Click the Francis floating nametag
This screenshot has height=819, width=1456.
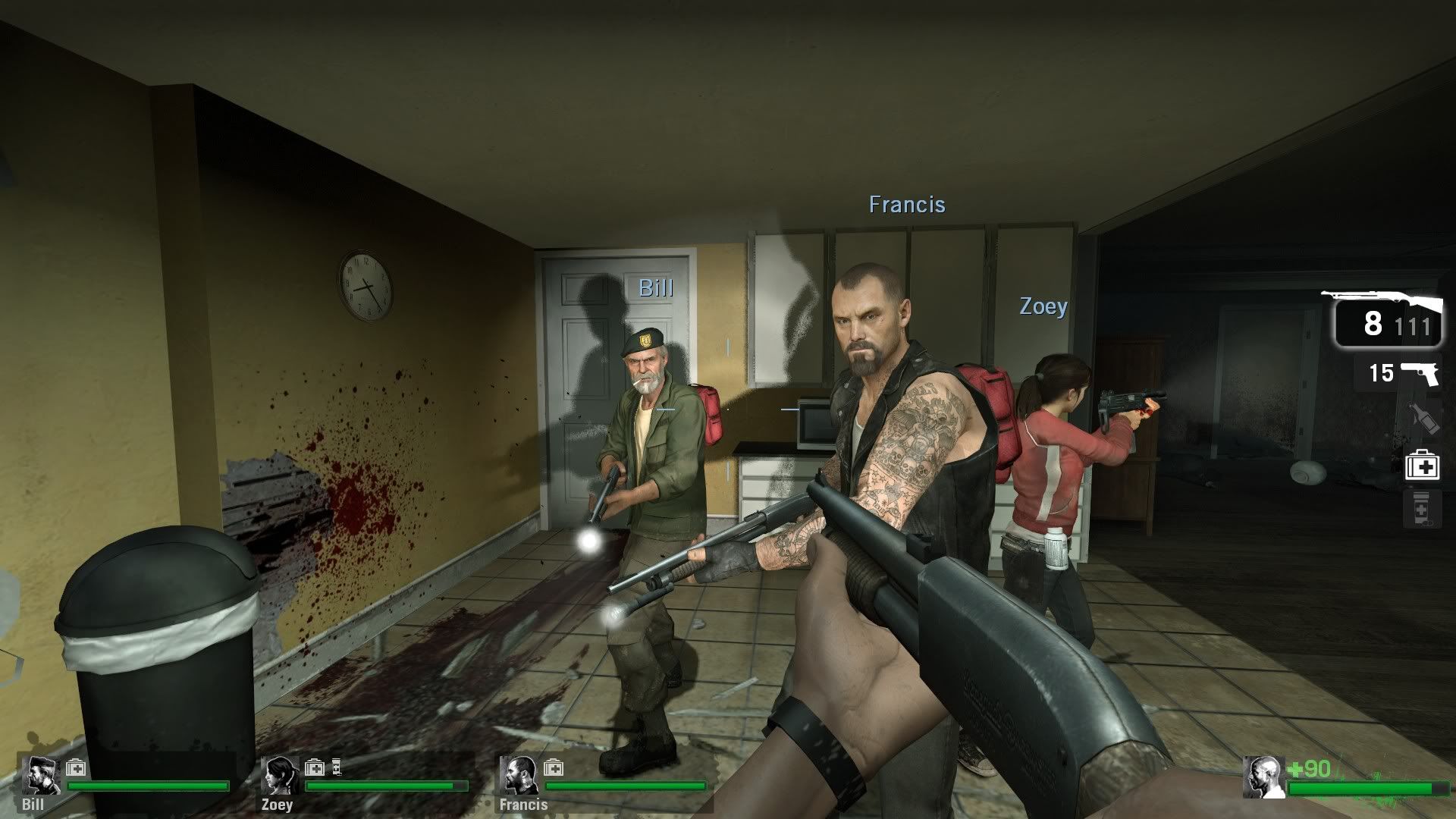[x=906, y=205]
